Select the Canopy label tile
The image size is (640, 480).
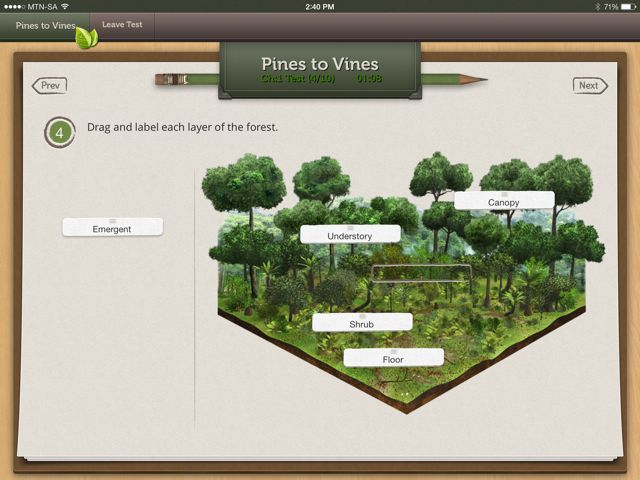504,201
